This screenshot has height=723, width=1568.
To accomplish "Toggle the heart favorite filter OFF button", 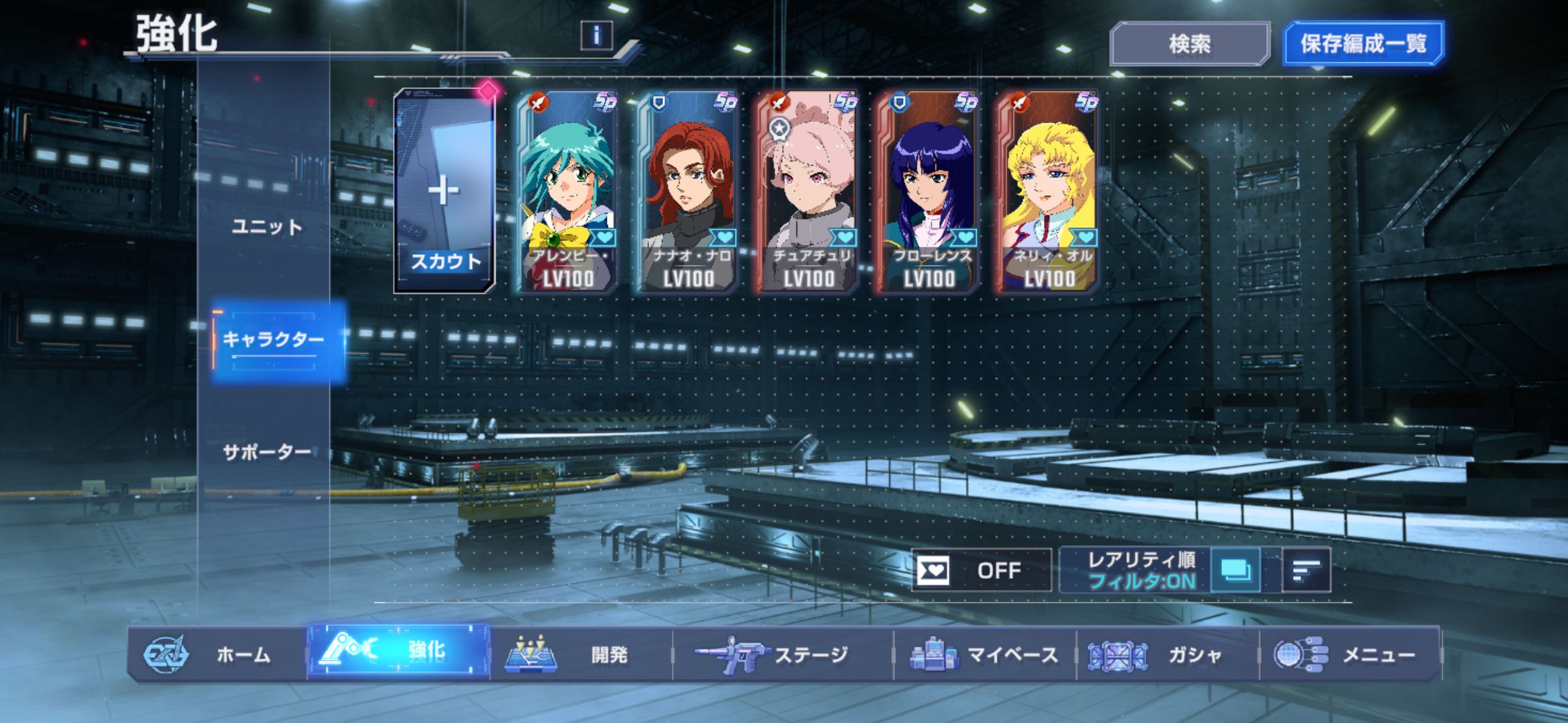I will coord(981,570).
